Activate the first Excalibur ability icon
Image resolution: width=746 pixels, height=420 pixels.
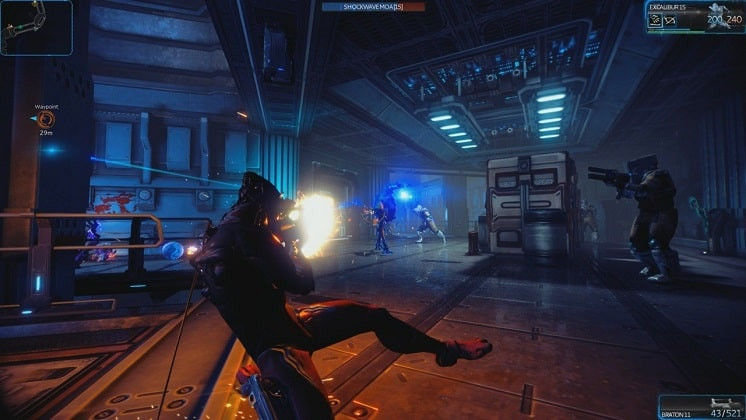[654, 18]
